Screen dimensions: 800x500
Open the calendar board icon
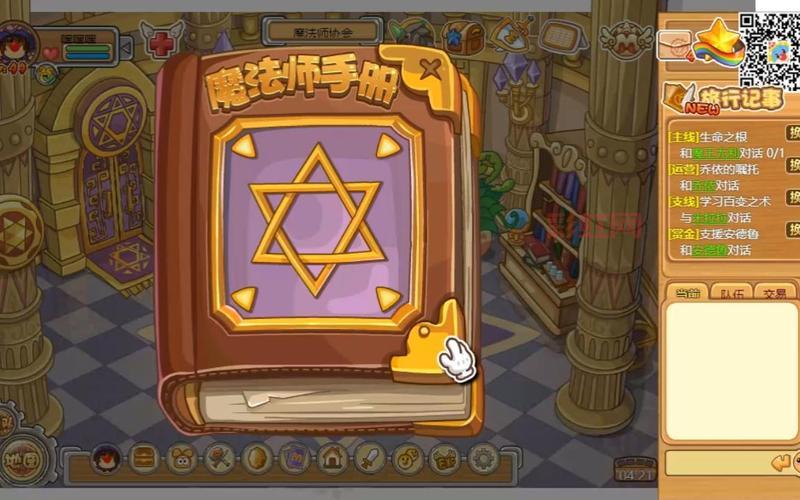click(x=564, y=38)
